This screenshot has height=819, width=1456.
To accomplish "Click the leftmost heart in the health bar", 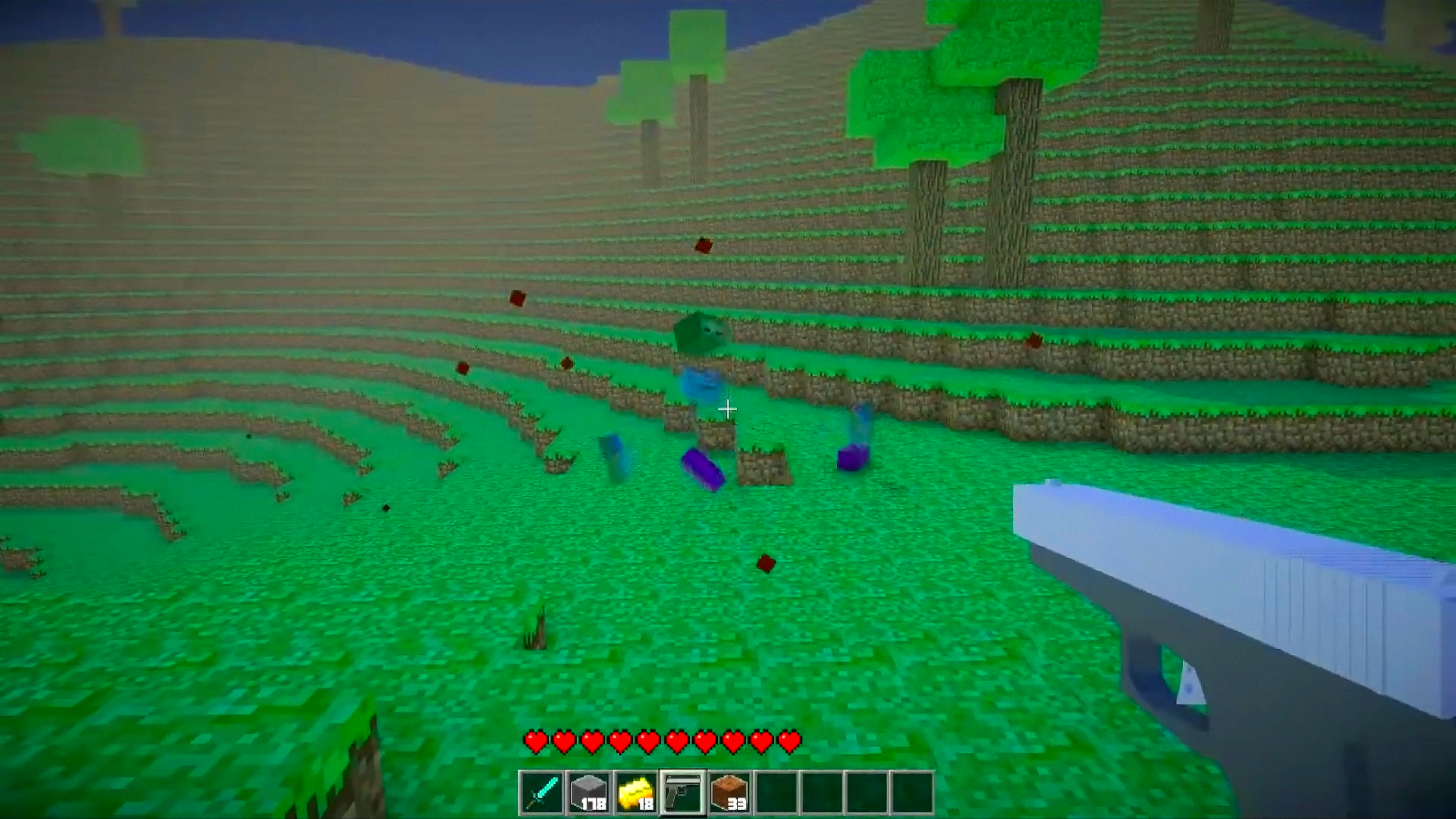I will pos(536,742).
